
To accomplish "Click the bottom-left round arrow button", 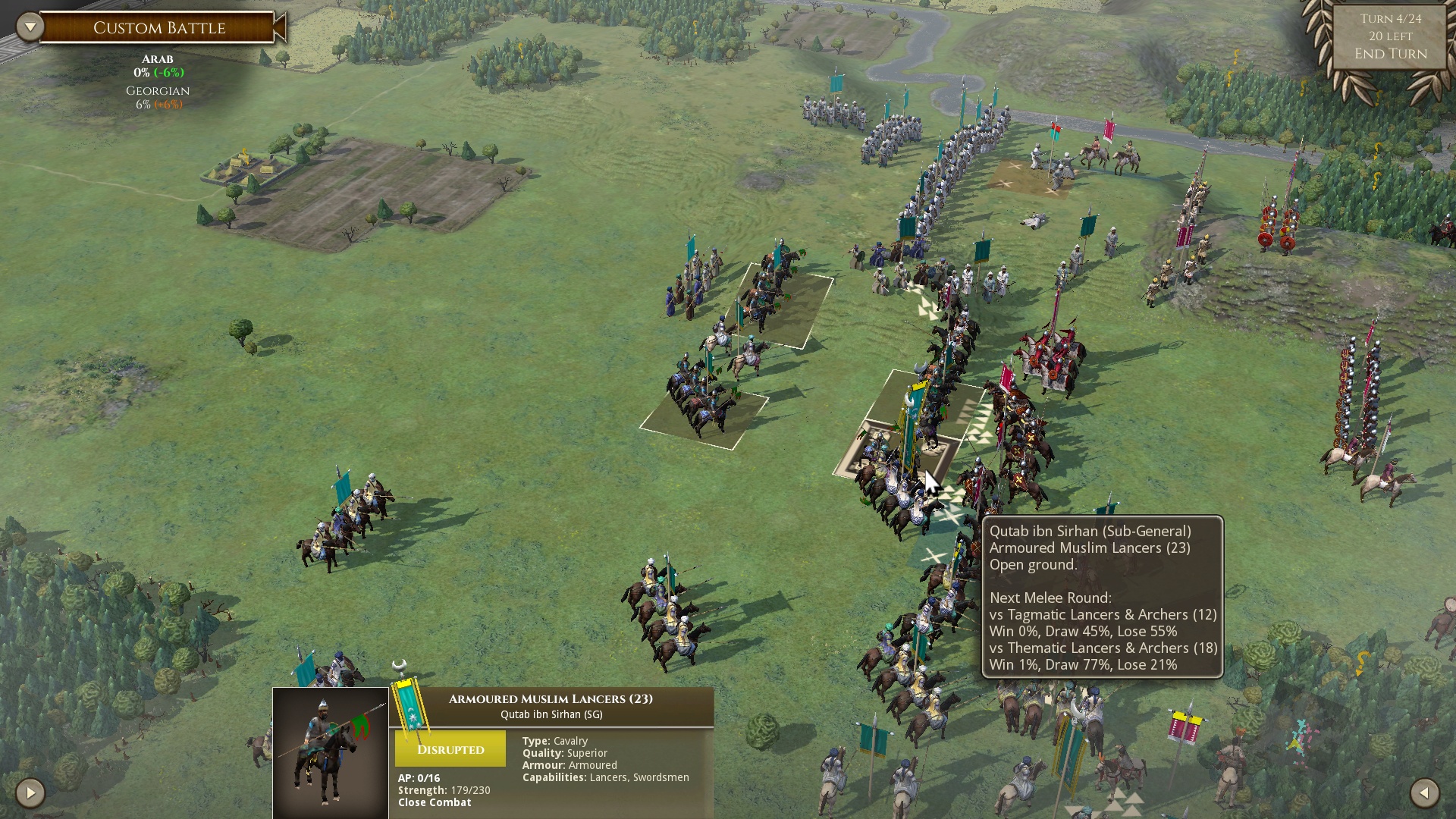I will (30, 793).
